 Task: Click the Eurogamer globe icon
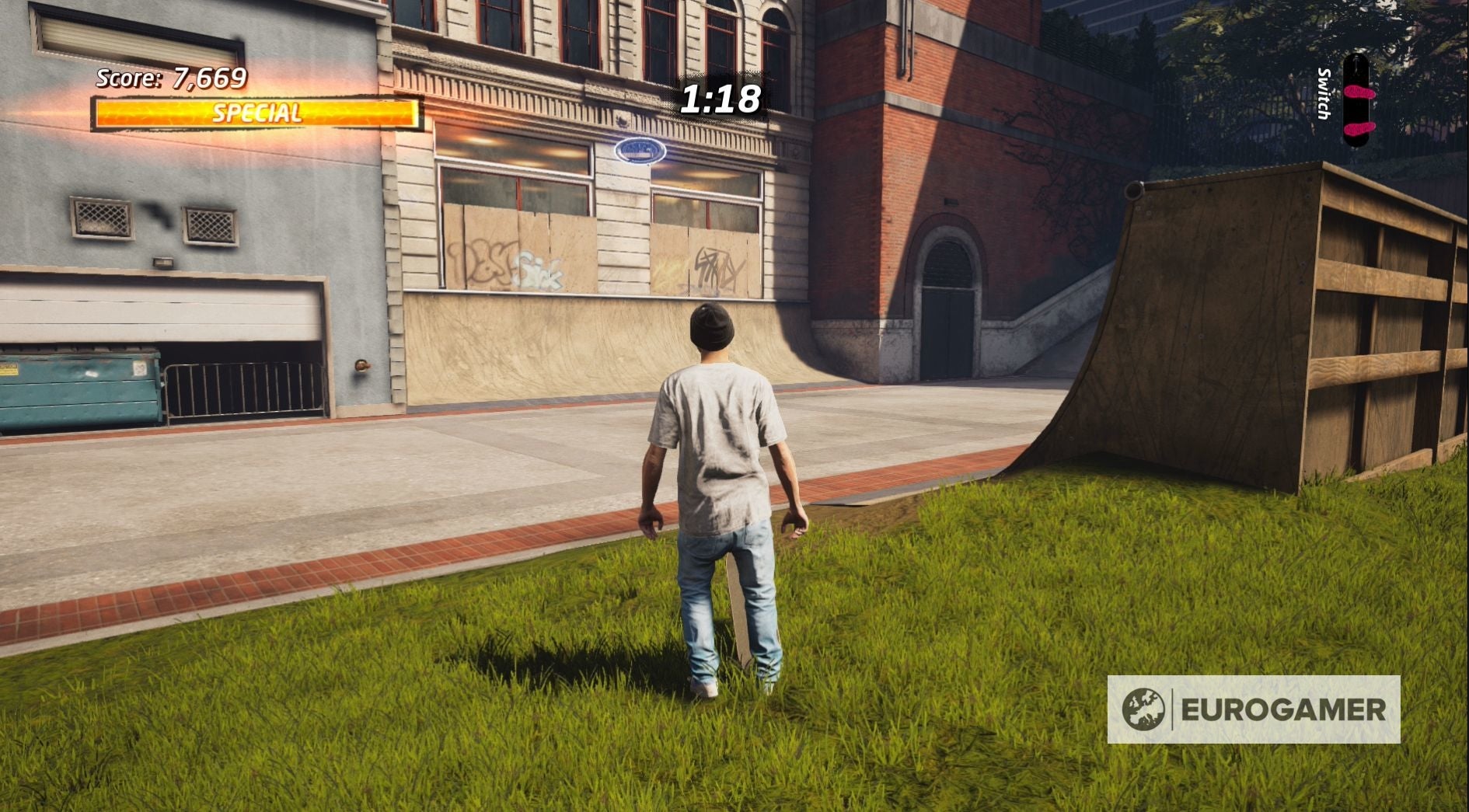1145,709
